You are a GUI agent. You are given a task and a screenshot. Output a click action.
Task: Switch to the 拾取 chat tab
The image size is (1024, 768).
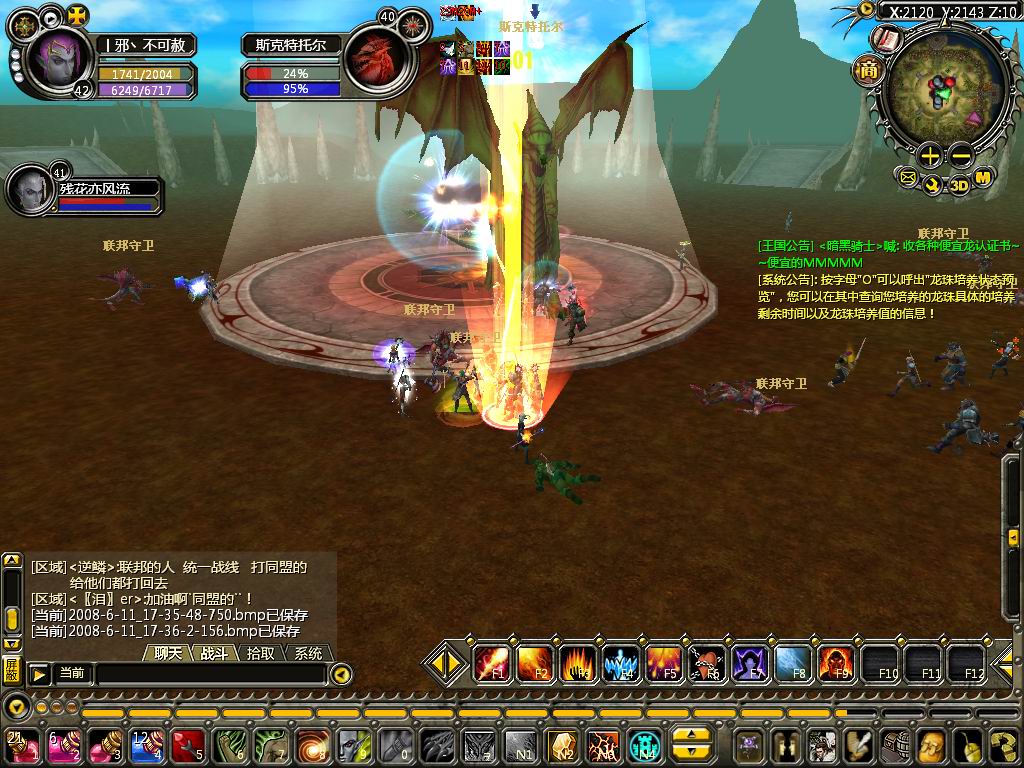point(261,653)
